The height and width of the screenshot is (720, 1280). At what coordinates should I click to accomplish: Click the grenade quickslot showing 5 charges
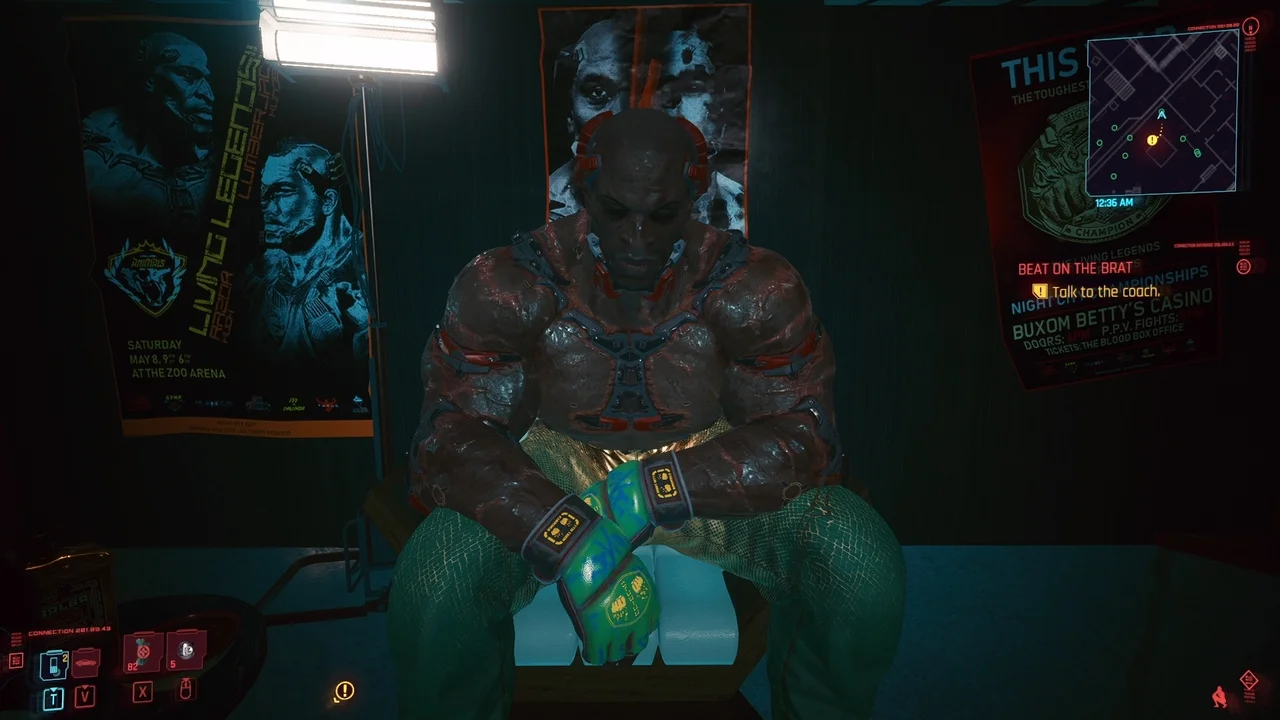186,650
